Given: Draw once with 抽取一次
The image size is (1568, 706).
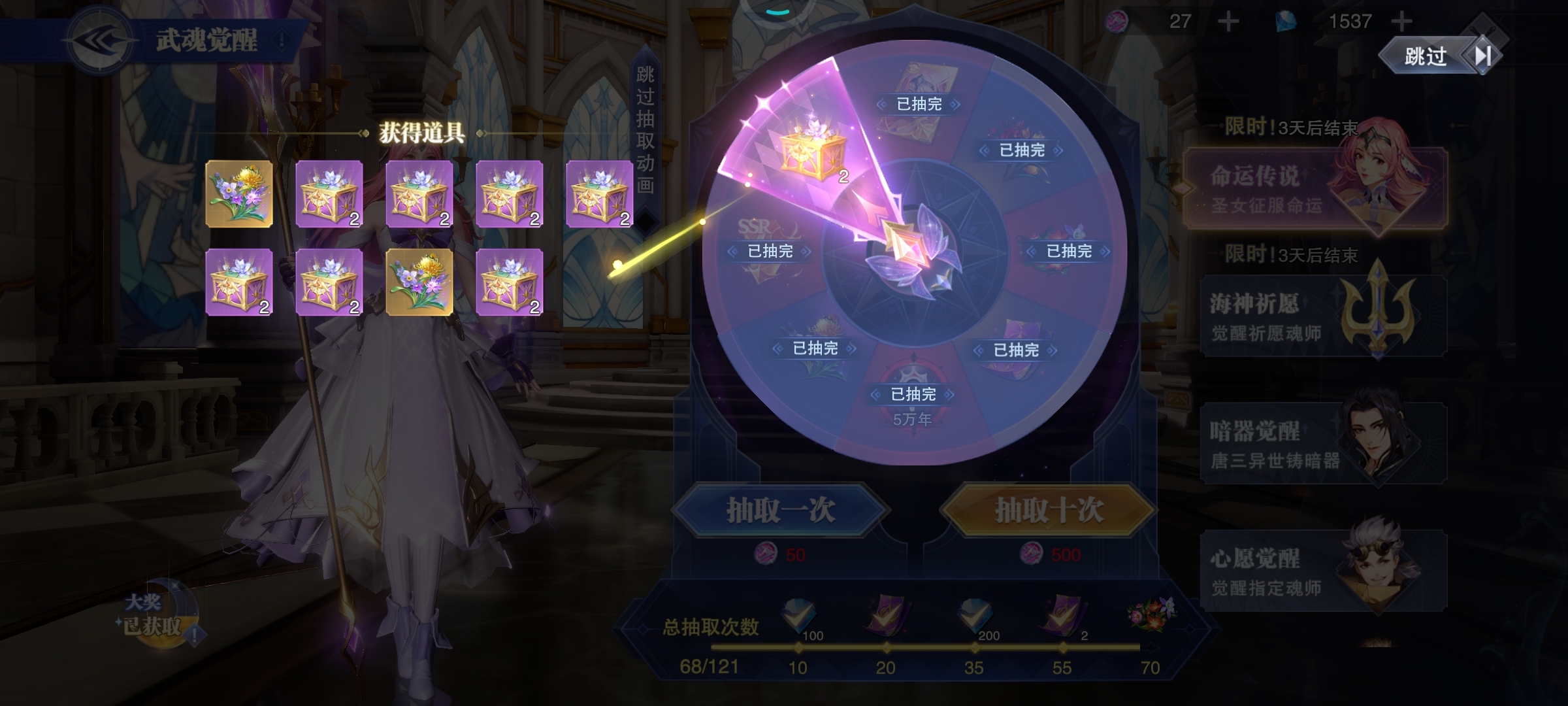Looking at the screenshot, I should pos(780,511).
